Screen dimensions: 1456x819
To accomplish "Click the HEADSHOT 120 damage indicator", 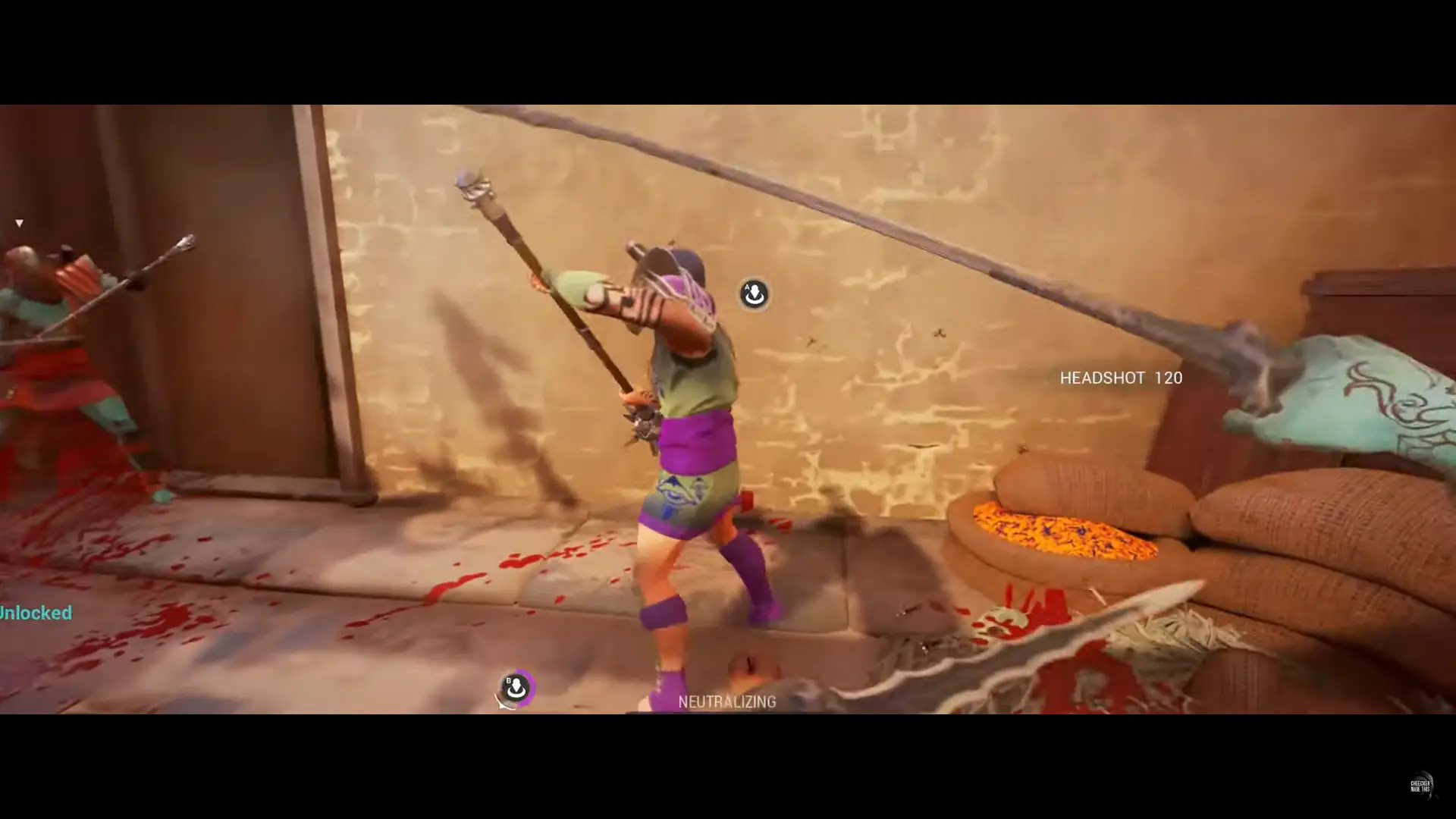I will point(1120,378).
